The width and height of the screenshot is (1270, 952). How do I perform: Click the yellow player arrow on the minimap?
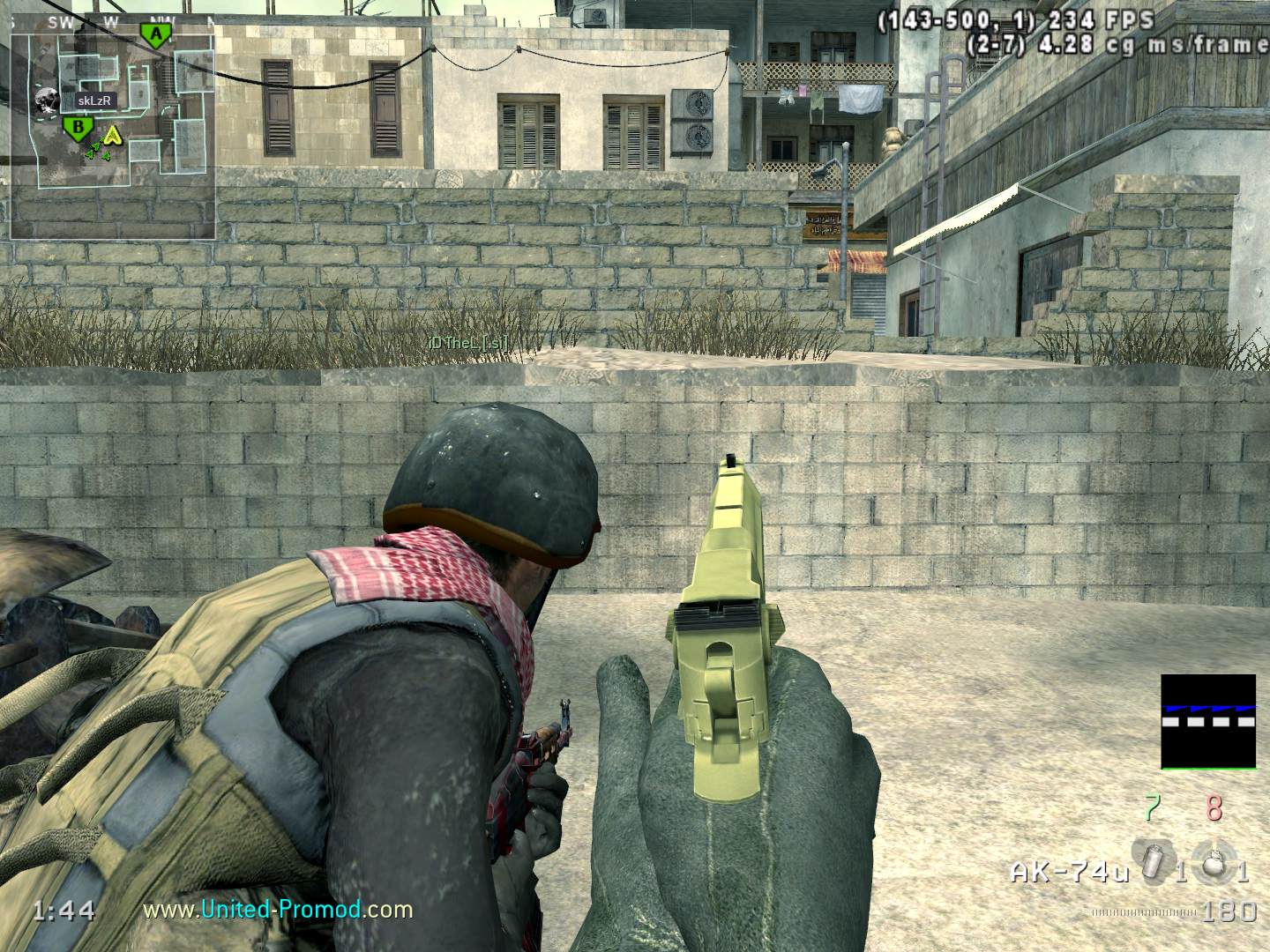111,135
